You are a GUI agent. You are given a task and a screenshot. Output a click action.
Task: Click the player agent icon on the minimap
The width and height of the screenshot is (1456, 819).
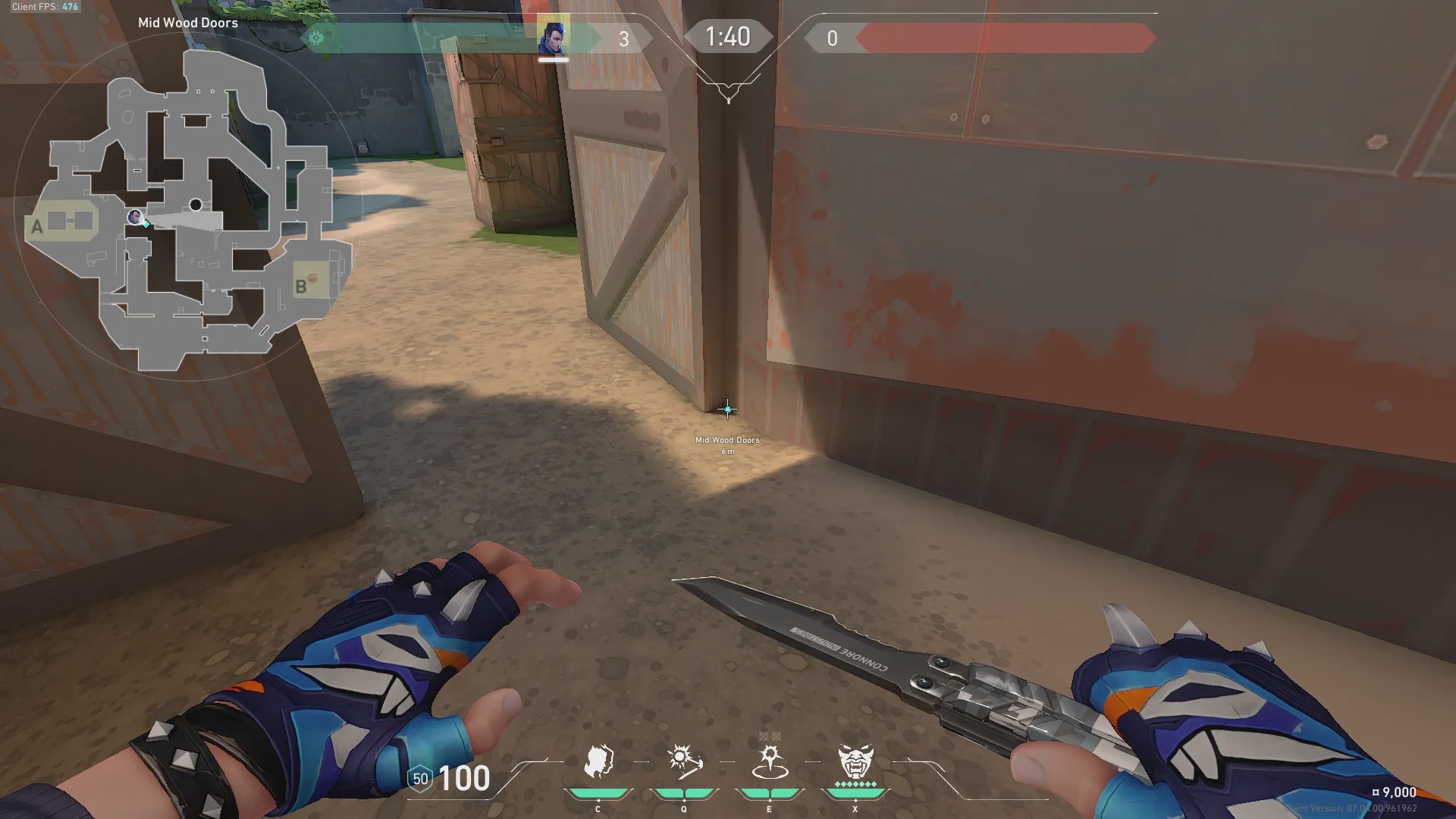coord(135,218)
